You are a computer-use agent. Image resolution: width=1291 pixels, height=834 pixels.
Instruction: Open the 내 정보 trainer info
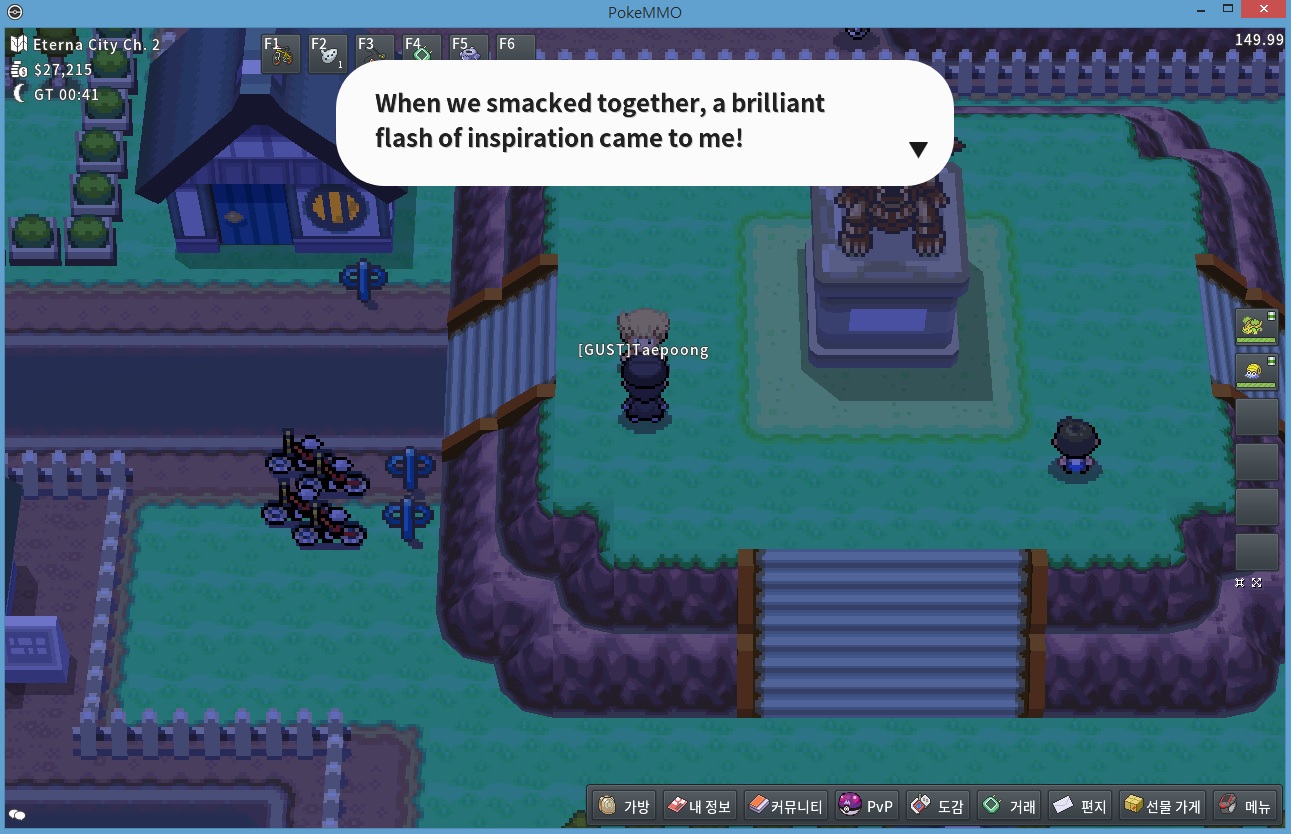699,806
